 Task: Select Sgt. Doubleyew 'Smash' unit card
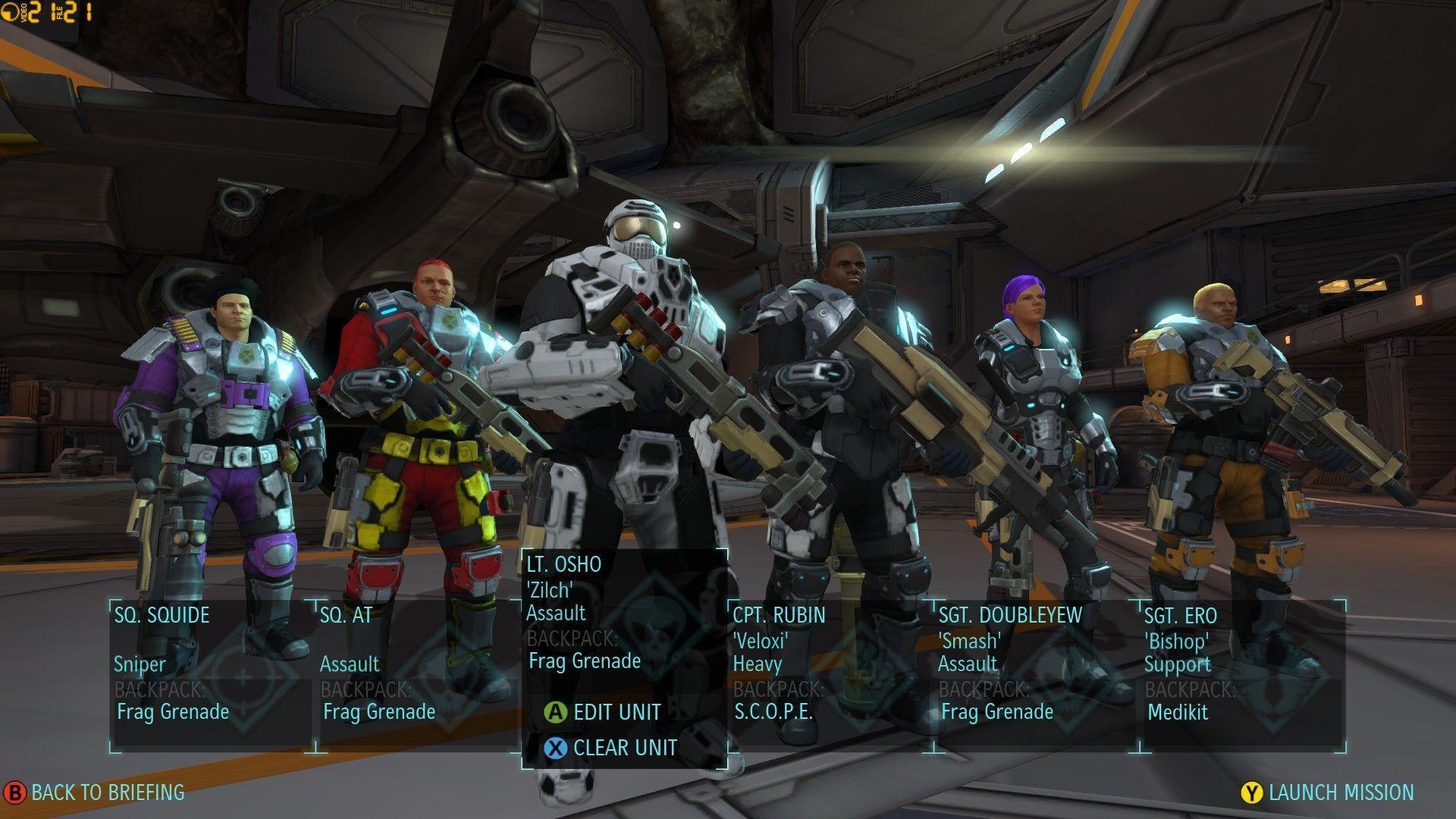coord(1036,675)
